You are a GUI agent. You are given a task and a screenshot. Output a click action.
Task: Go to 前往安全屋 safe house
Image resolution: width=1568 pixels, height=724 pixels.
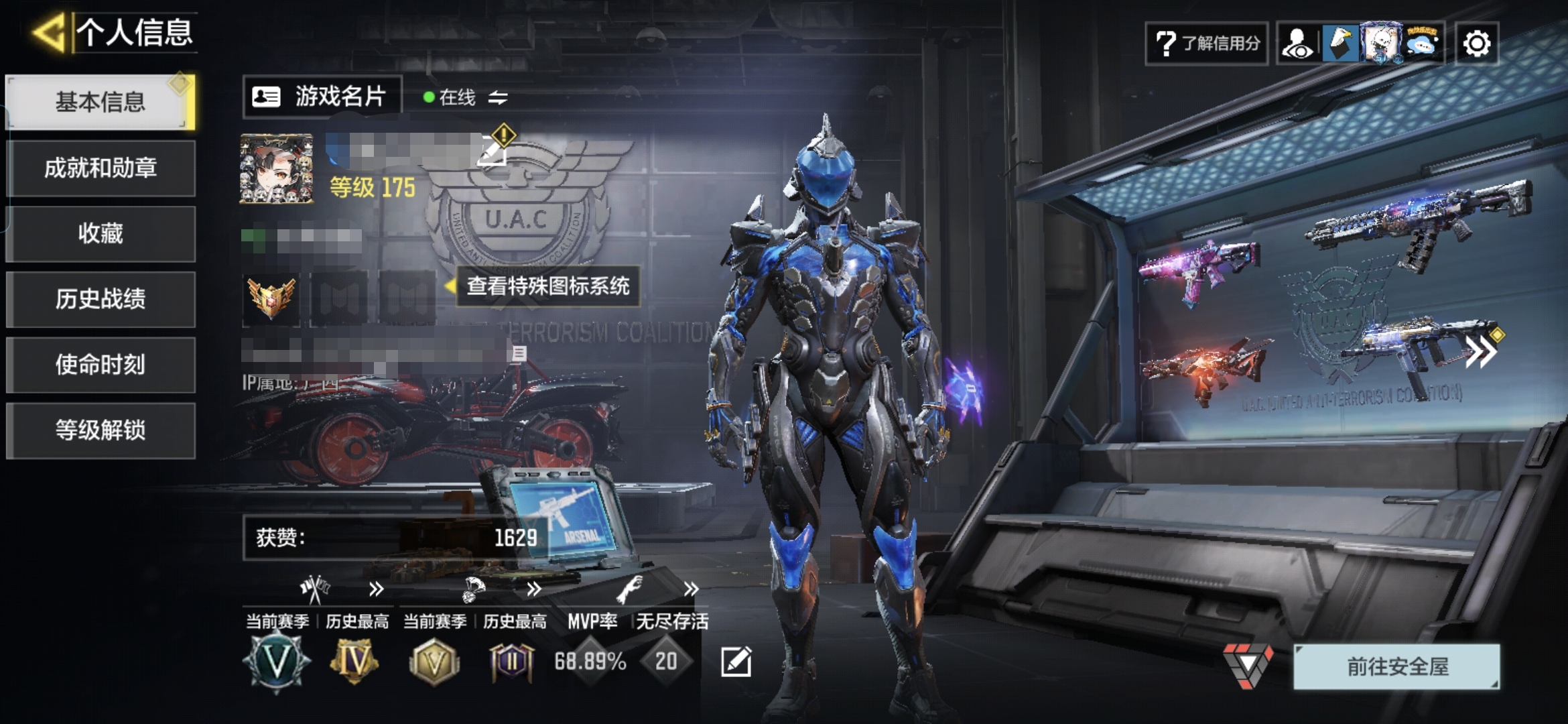tap(1396, 666)
